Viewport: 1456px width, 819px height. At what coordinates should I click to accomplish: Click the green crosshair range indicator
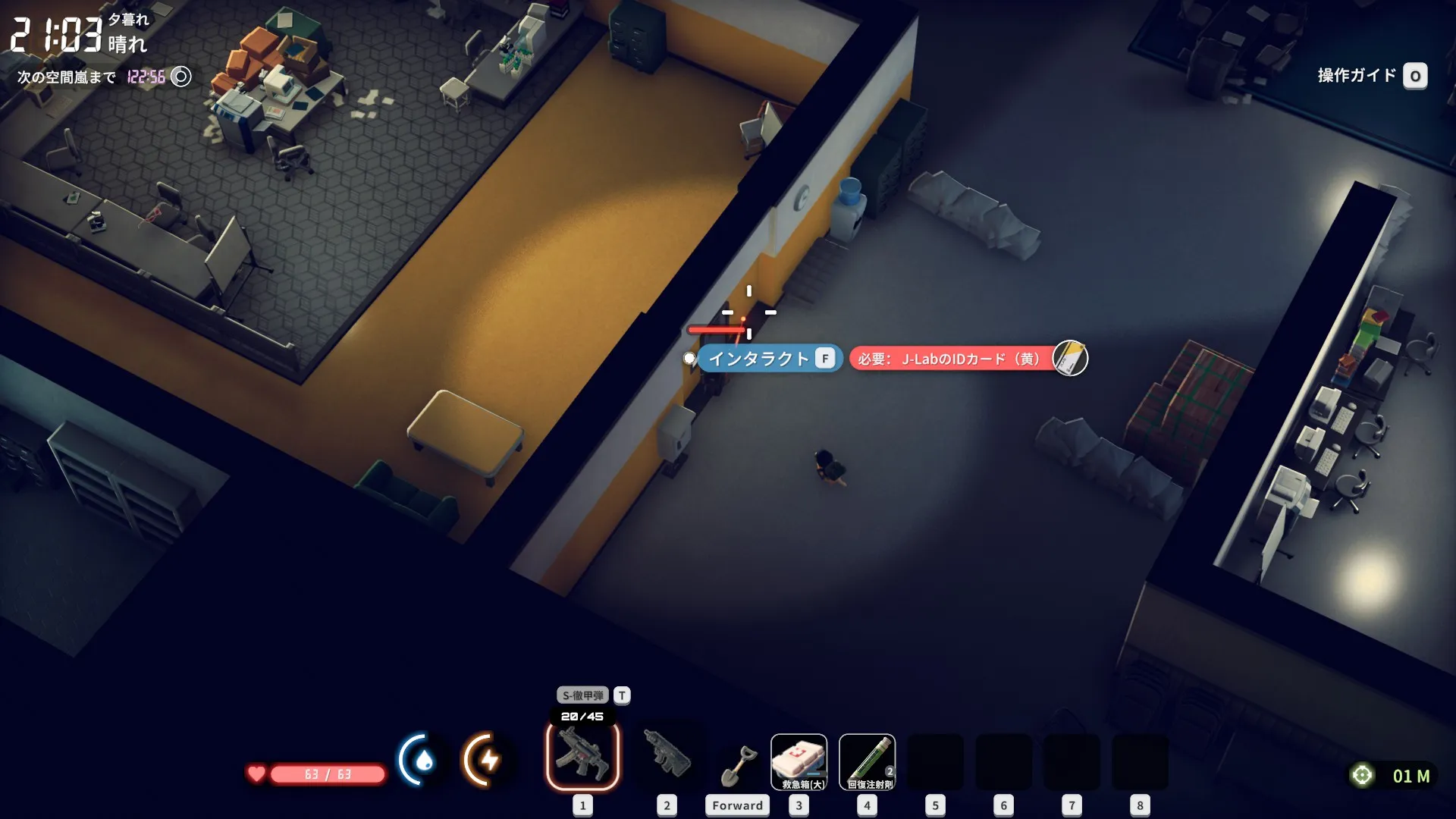(x=1362, y=775)
